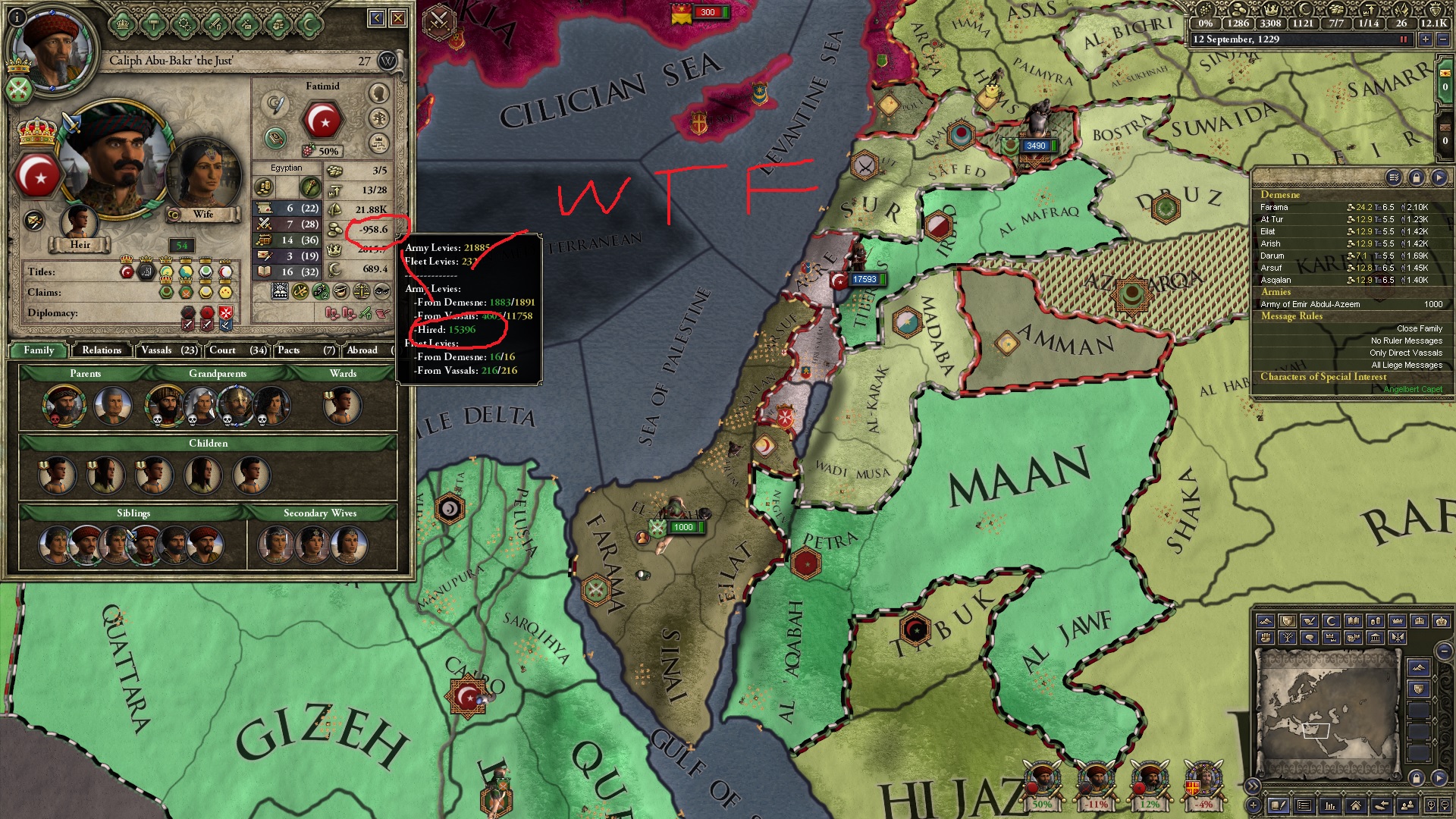
Task: Lock the outliner with the padlock icon
Action: tap(1416, 177)
